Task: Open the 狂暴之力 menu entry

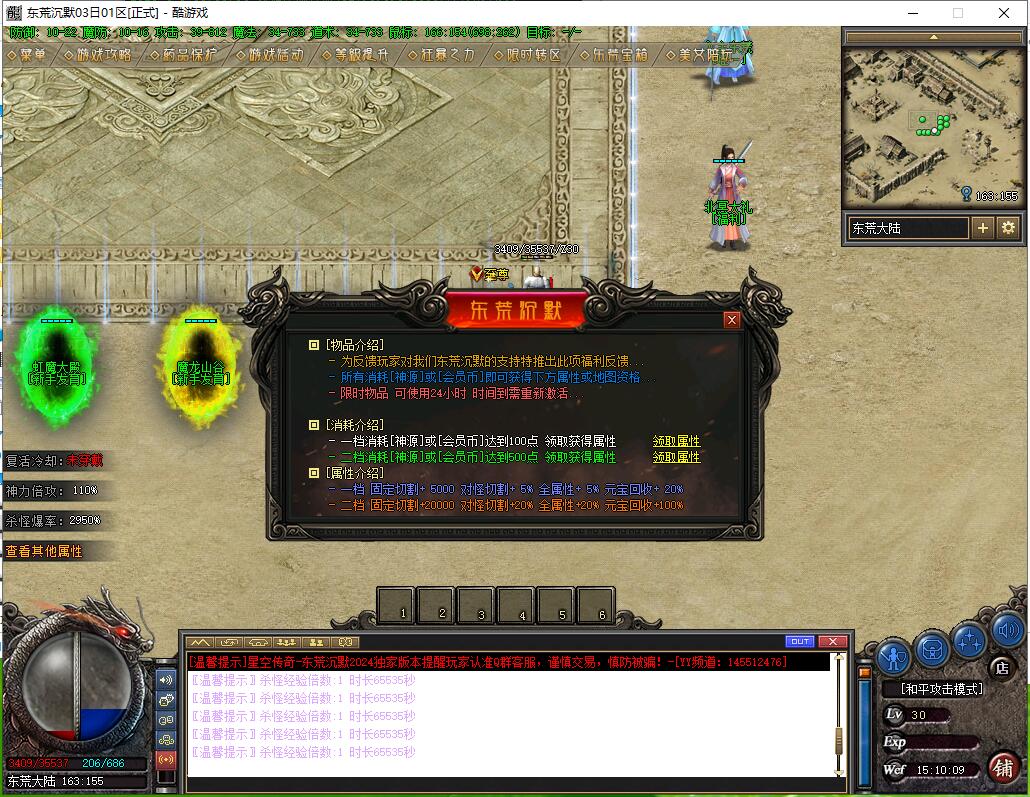Action: pos(441,55)
